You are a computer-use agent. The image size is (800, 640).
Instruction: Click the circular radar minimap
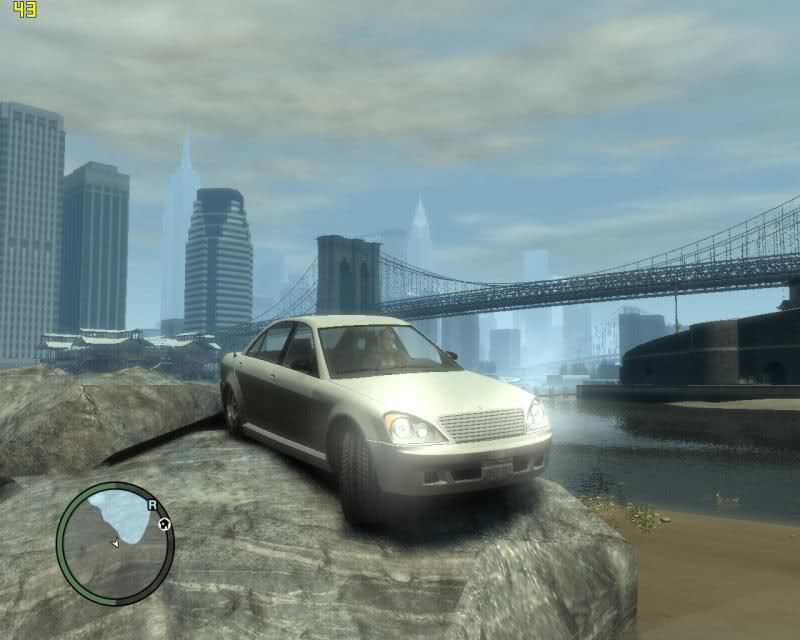(x=115, y=541)
